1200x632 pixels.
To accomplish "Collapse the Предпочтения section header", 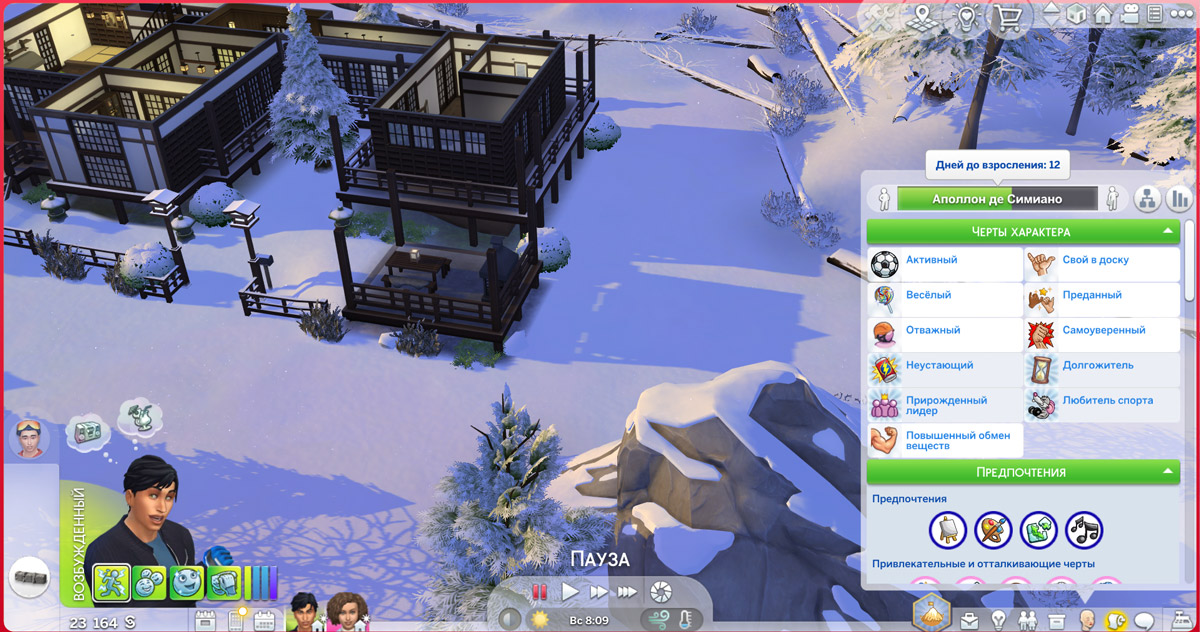I will (x=1024, y=472).
